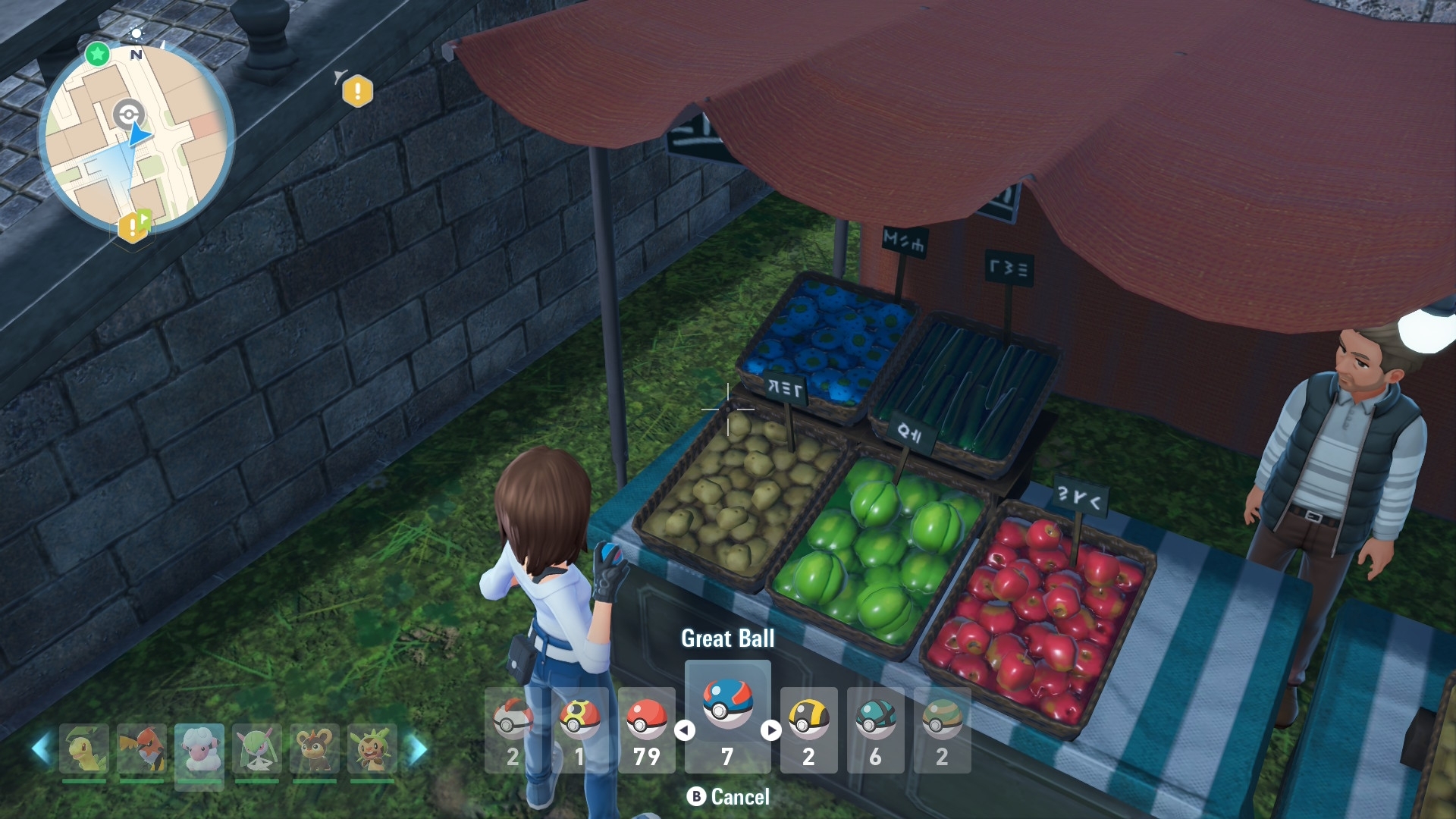Click the green star marker on minimap
The height and width of the screenshot is (819, 1456).
[x=97, y=54]
